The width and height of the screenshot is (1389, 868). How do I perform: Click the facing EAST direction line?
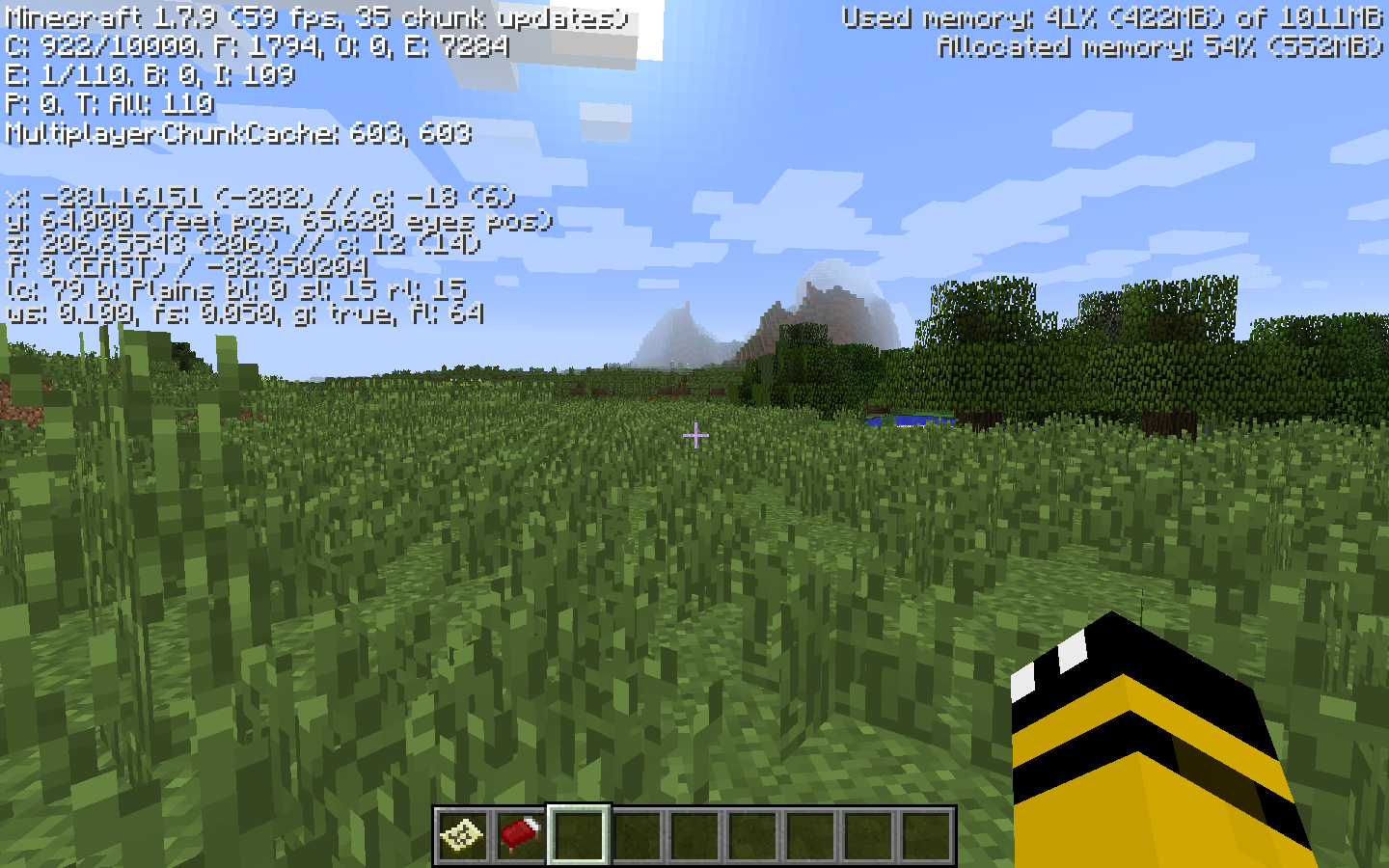pyautogui.click(x=188, y=267)
